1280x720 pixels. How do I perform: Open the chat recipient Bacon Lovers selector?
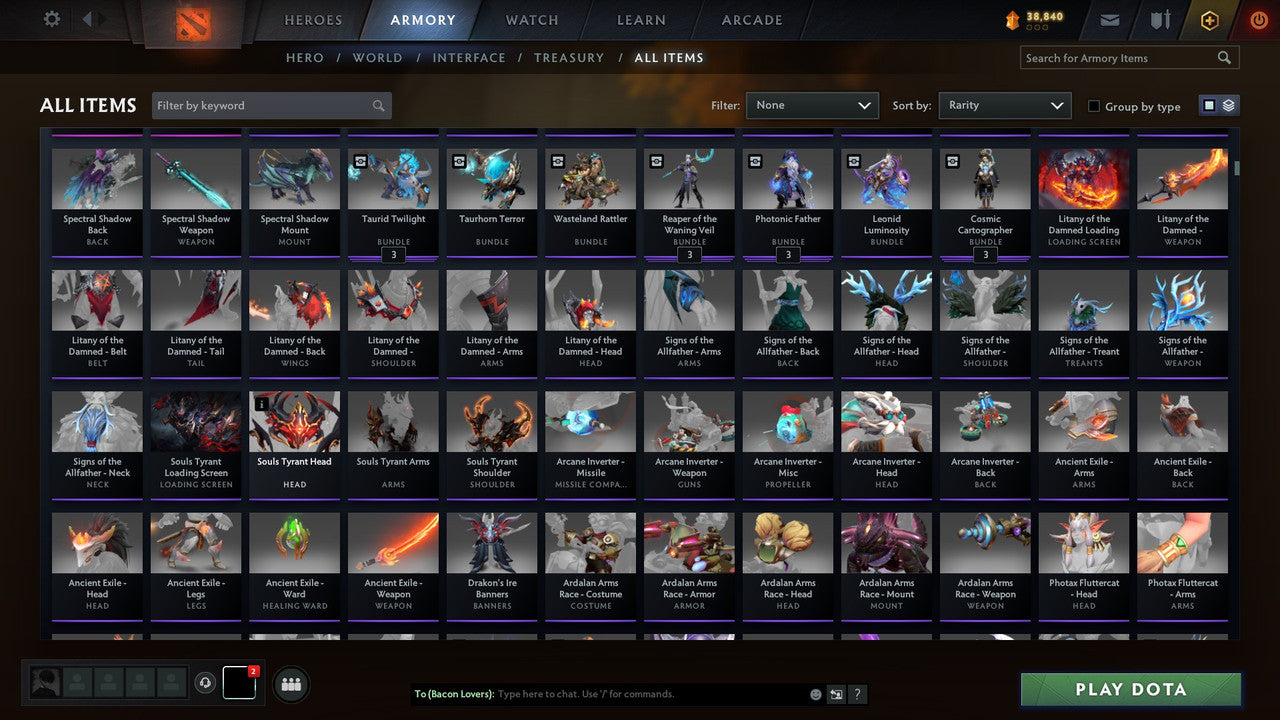click(453, 693)
